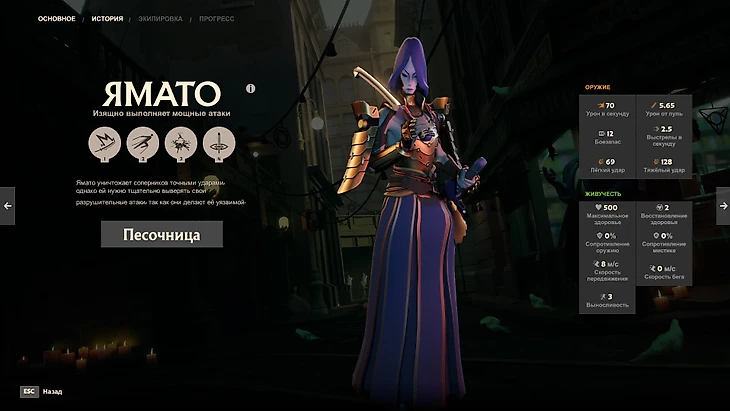This screenshot has width=730, height=411.
Task: Choose Yamato's second ability, the dash strike icon
Action: (142, 144)
